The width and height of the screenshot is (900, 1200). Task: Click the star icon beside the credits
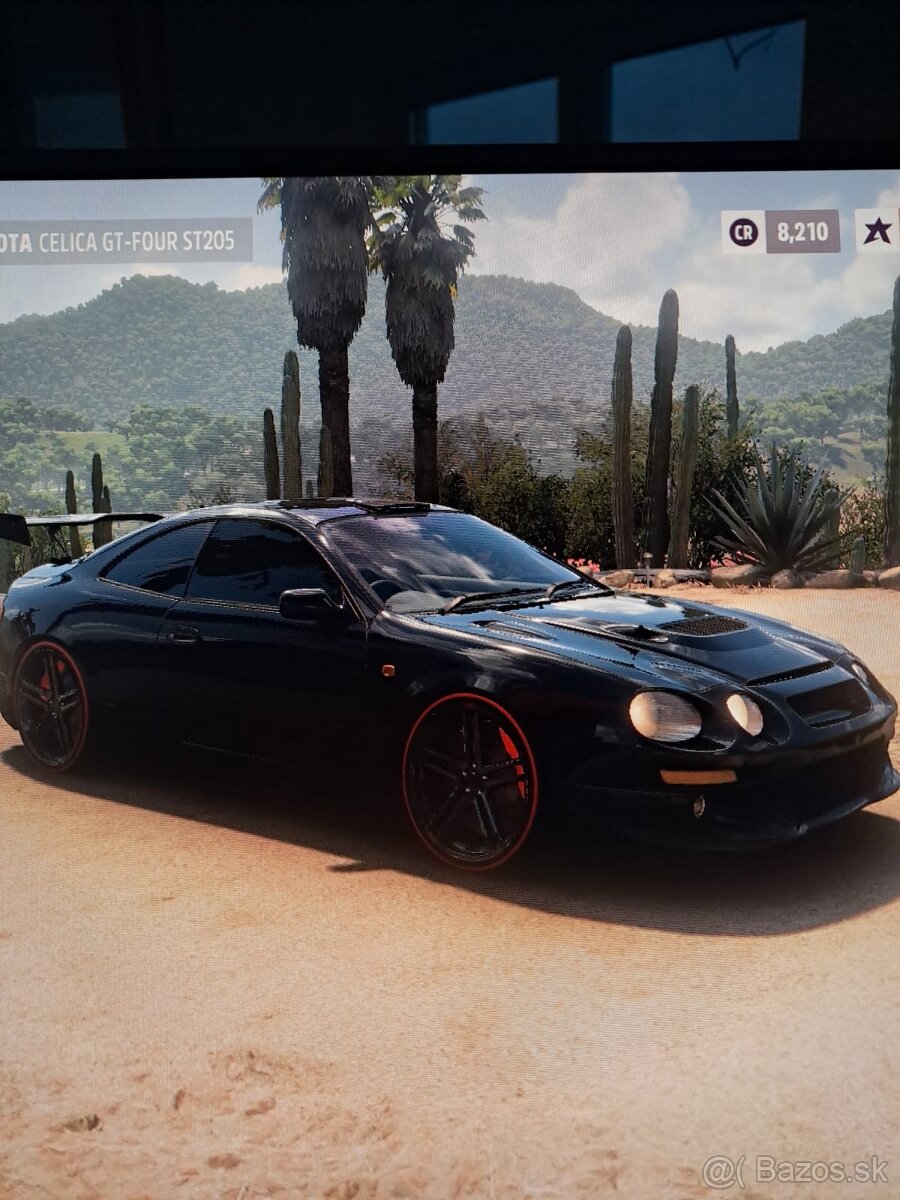point(877,231)
